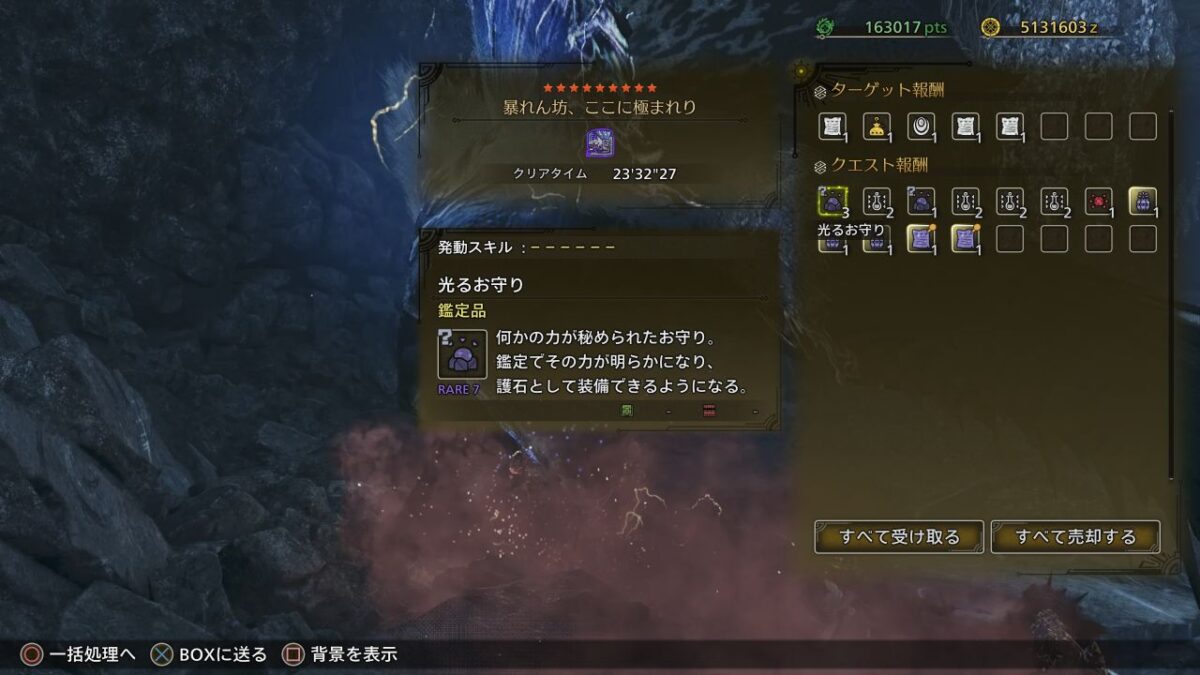Select the highlighted 光るお守り reward slot

[832, 202]
